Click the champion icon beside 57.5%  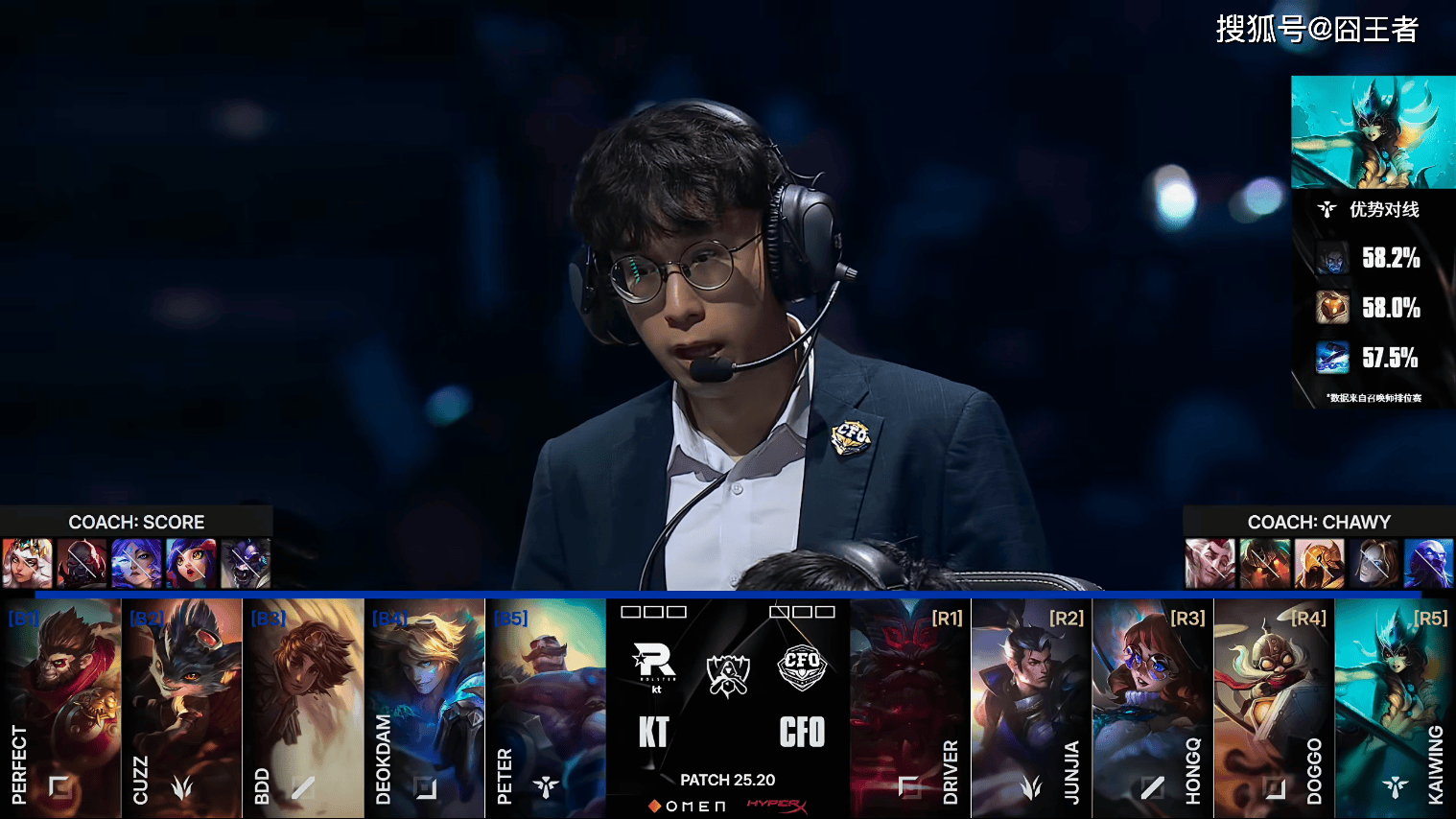point(1332,358)
